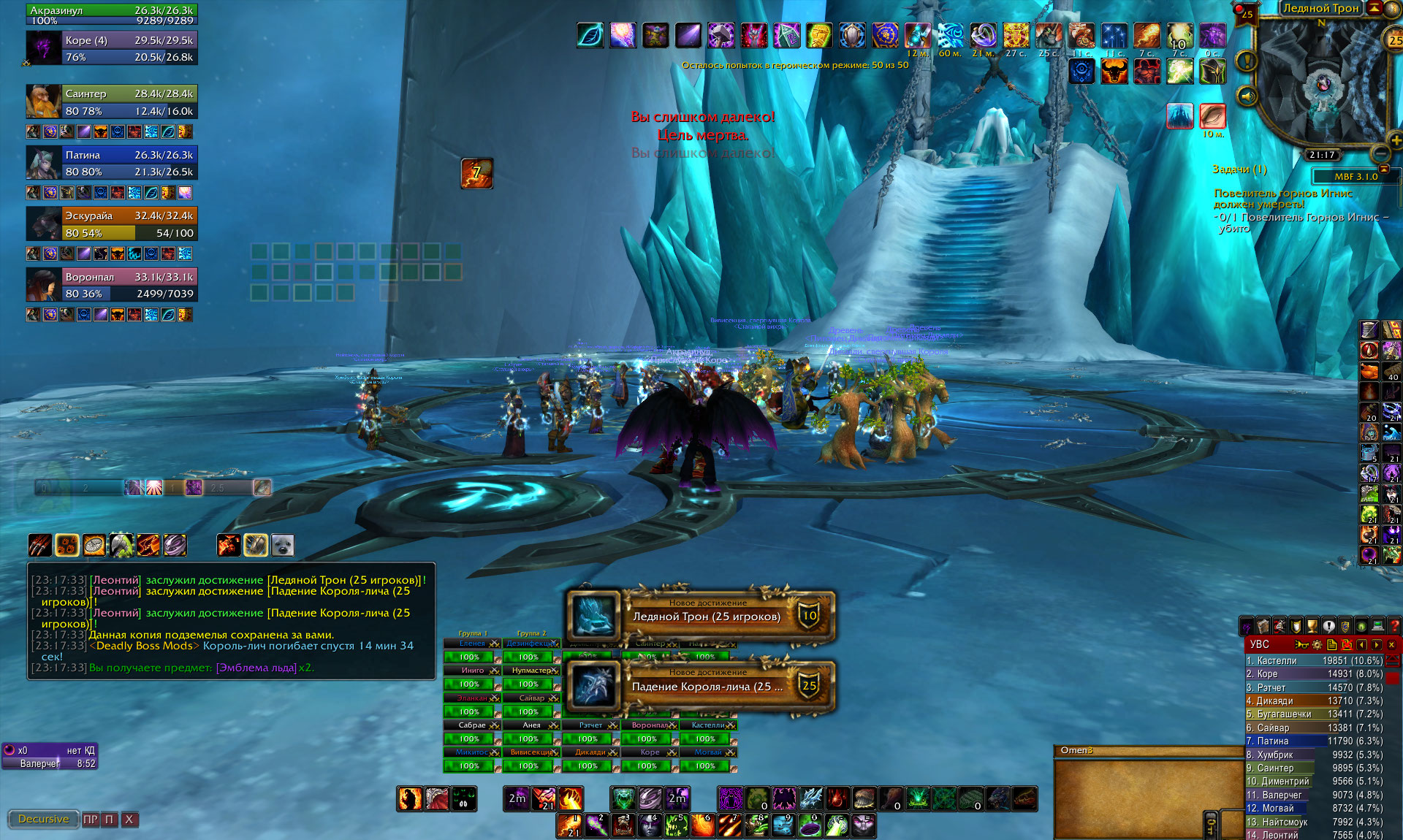Click the MBF 3.1.0 bar

(x=1356, y=176)
